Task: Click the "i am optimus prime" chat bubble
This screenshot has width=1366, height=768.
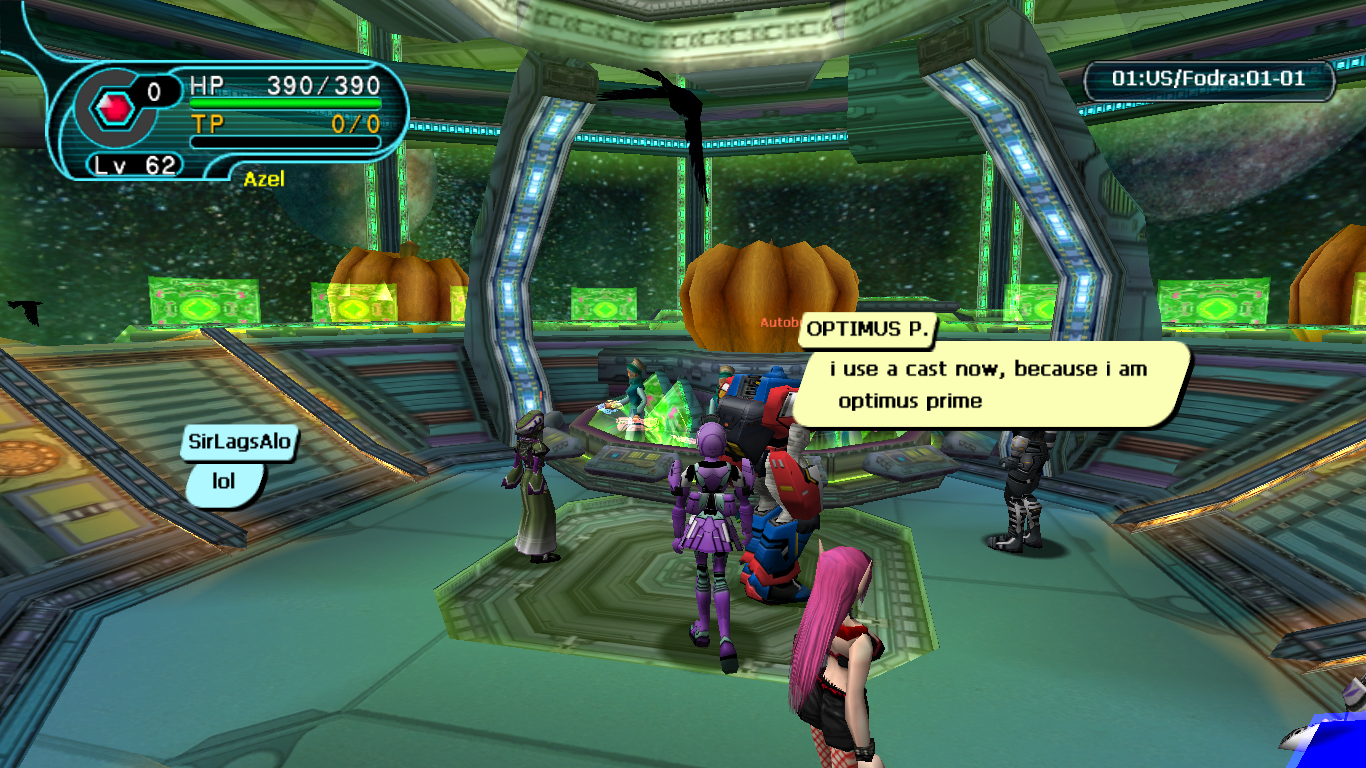Action: coord(995,385)
